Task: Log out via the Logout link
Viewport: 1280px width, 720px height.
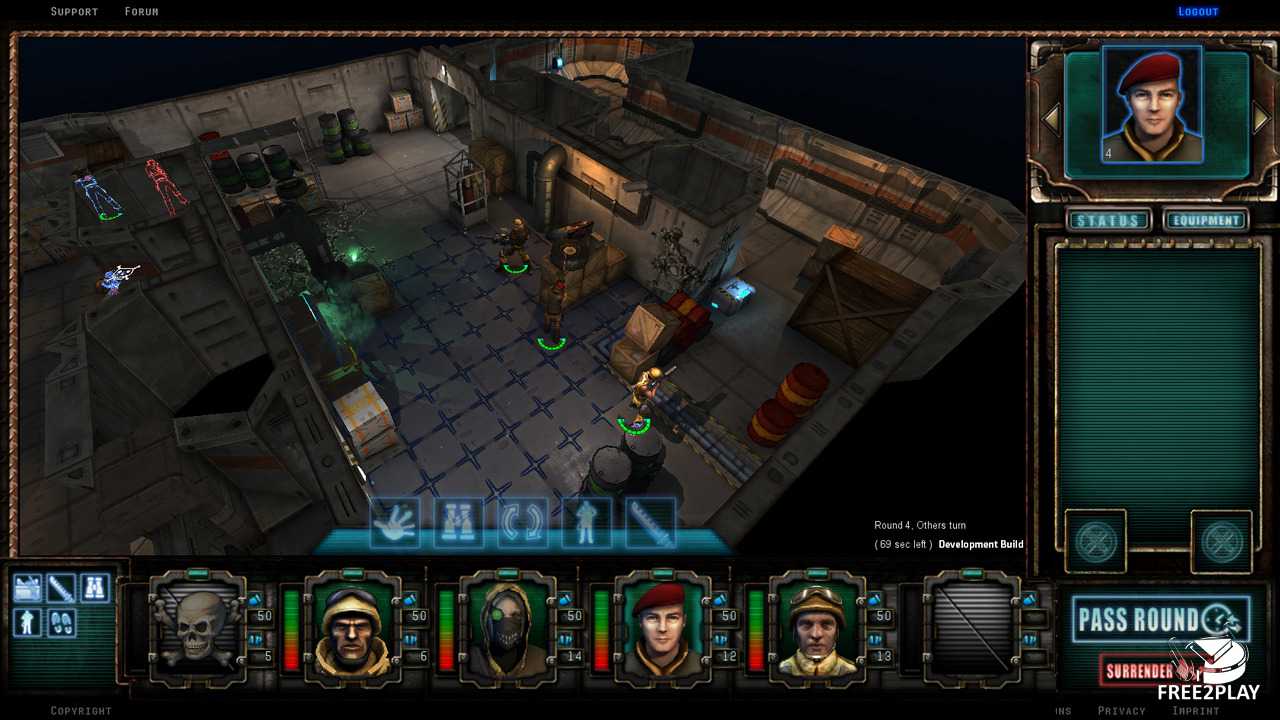Action: pyautogui.click(x=1197, y=12)
